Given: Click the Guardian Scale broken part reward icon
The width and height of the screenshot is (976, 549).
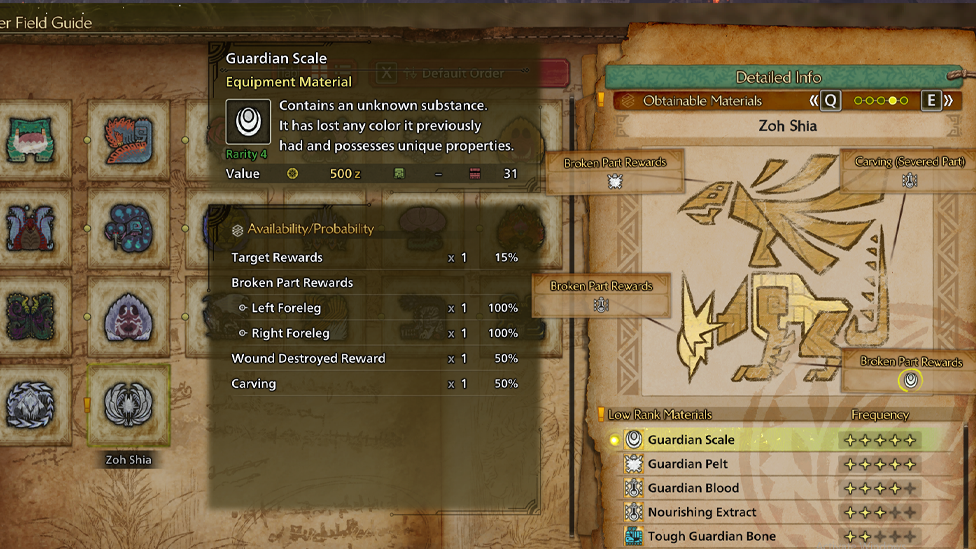Looking at the screenshot, I should [910, 380].
